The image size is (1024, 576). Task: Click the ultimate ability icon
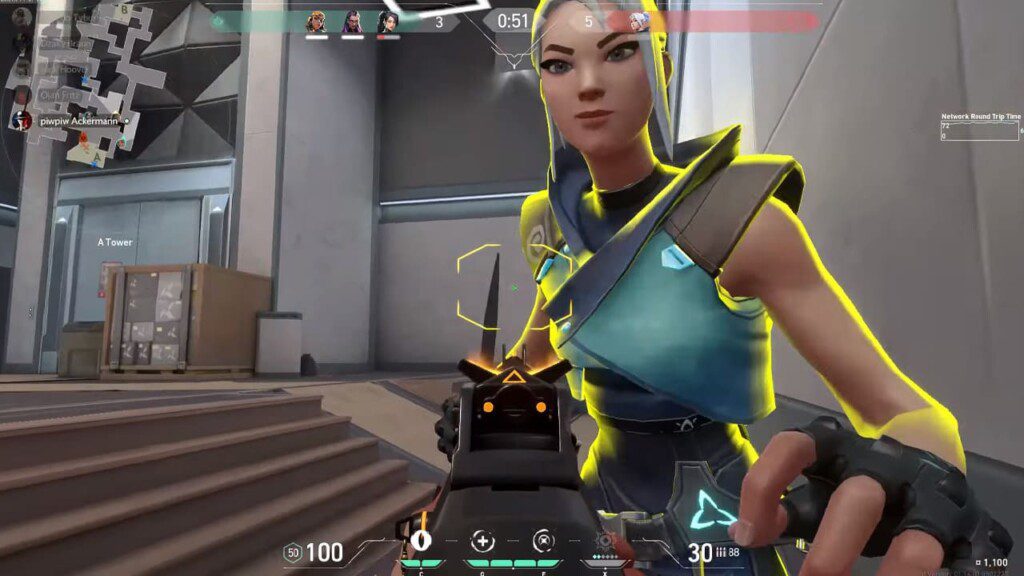click(x=605, y=542)
